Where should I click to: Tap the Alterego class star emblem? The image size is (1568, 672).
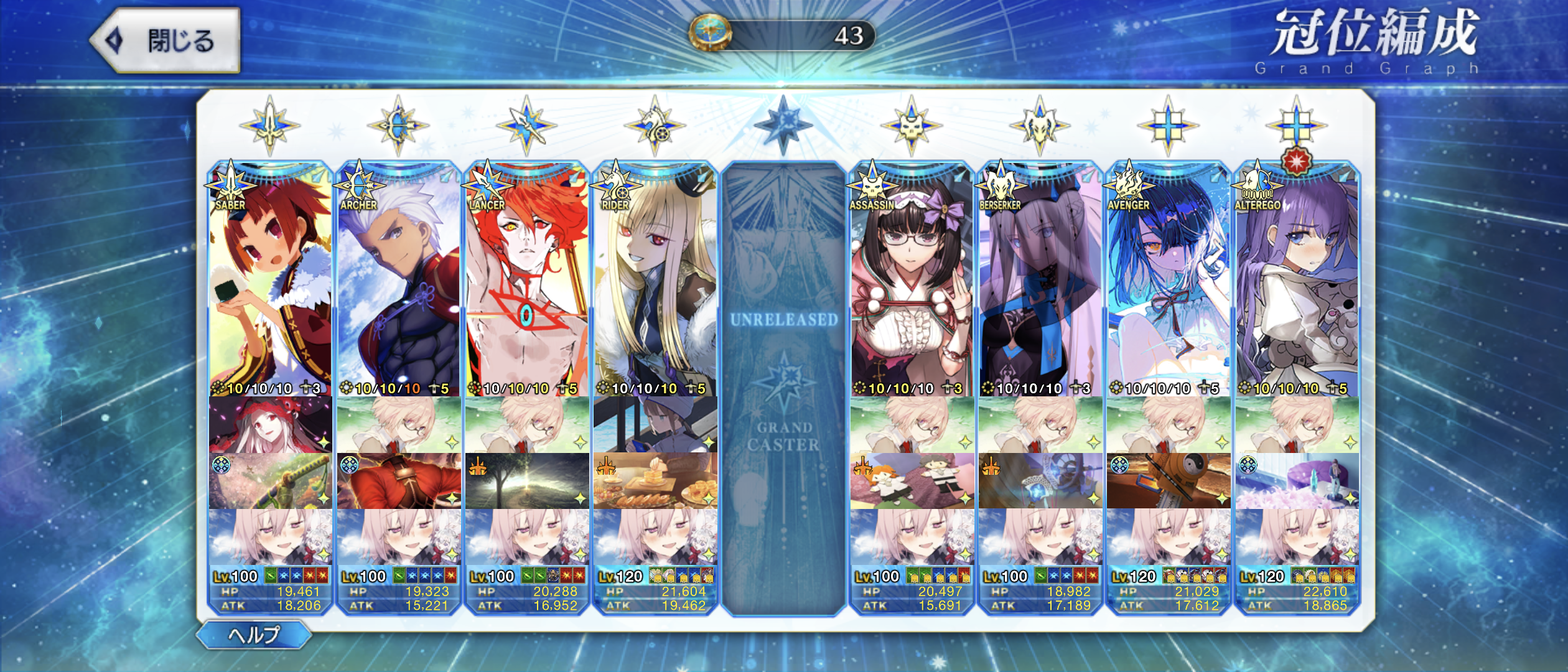1296,125
